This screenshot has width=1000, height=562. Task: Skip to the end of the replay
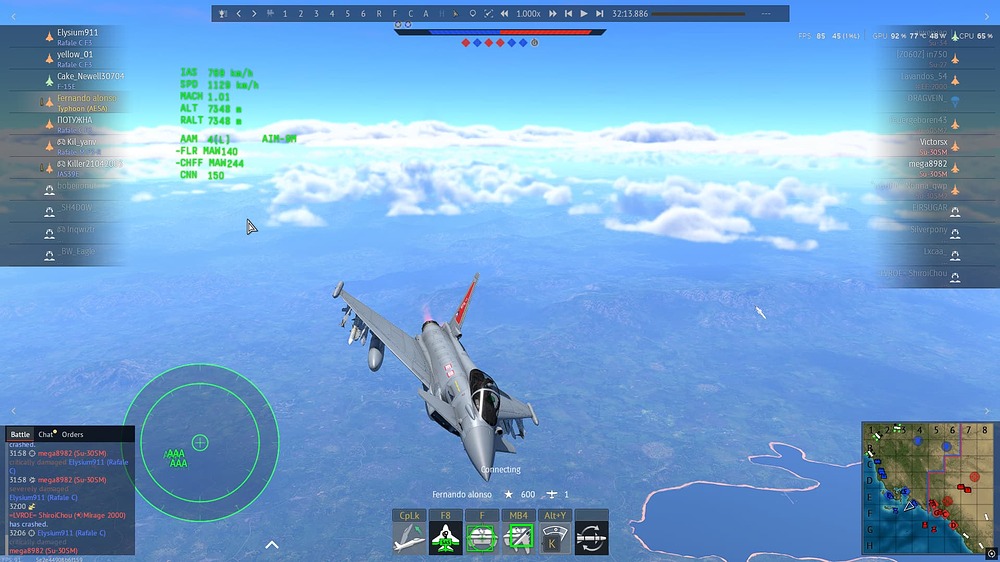point(599,14)
